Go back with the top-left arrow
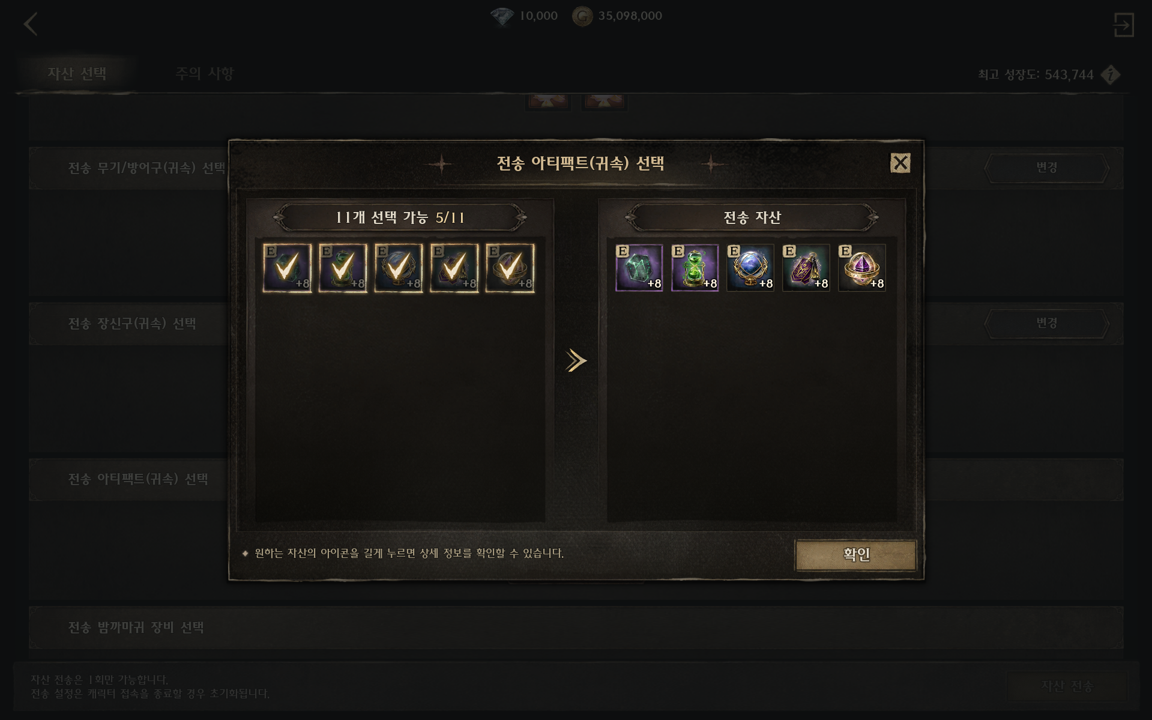This screenshot has height=720, width=1152. click(x=31, y=24)
